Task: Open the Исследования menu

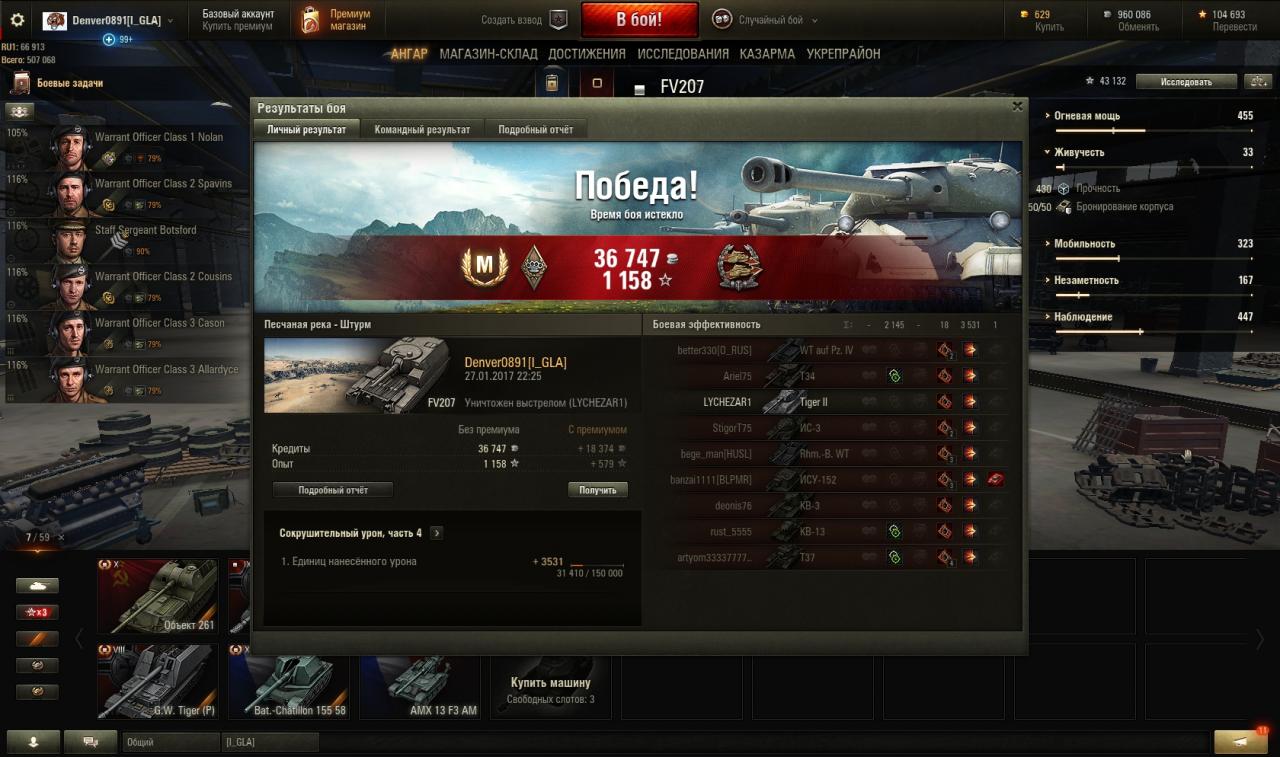Action: (x=683, y=54)
